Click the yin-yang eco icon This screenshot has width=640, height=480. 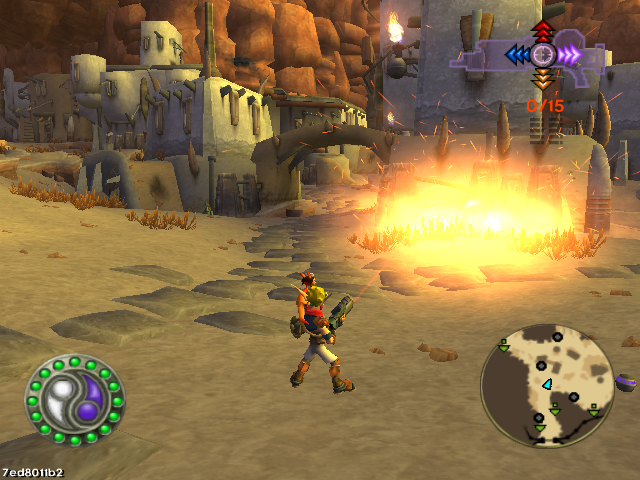point(74,400)
